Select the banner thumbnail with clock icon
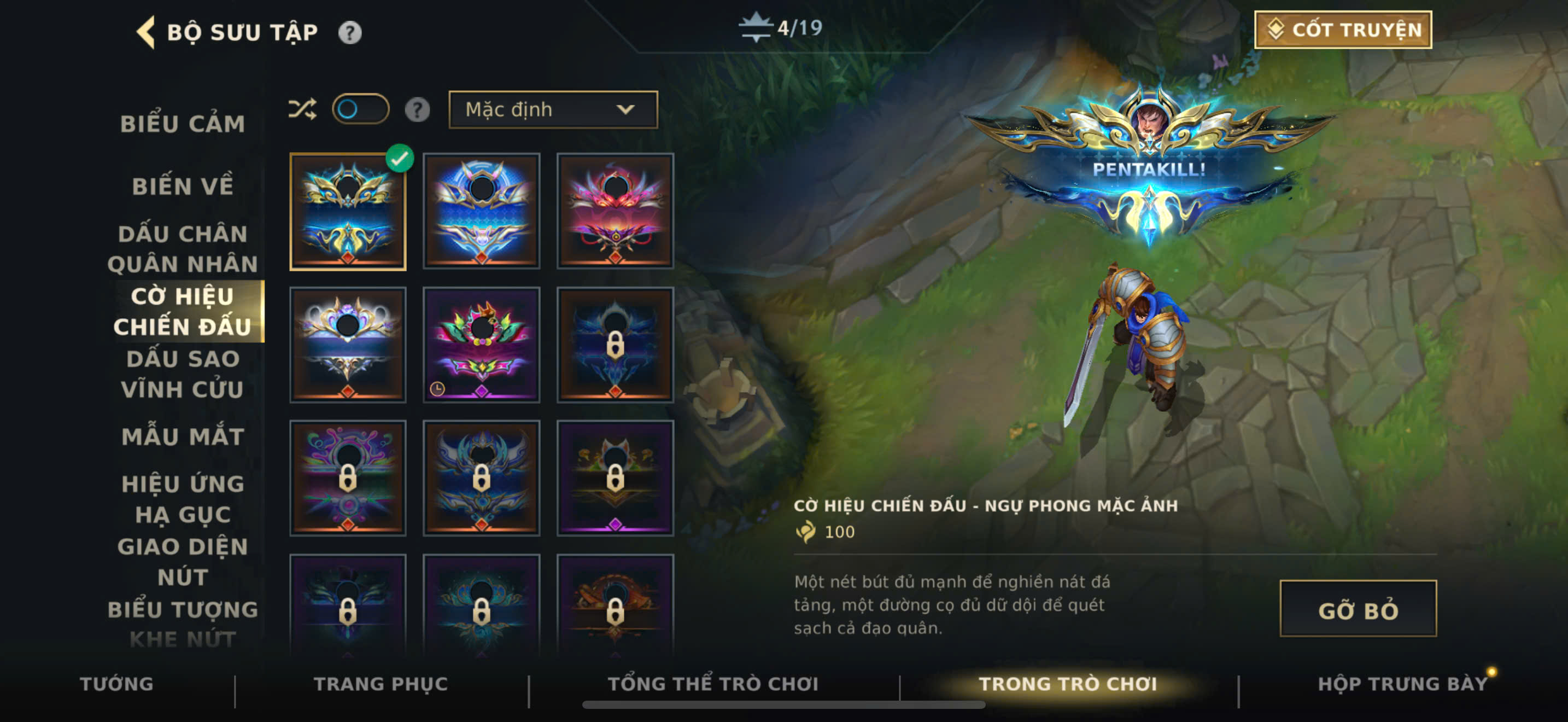 point(481,345)
